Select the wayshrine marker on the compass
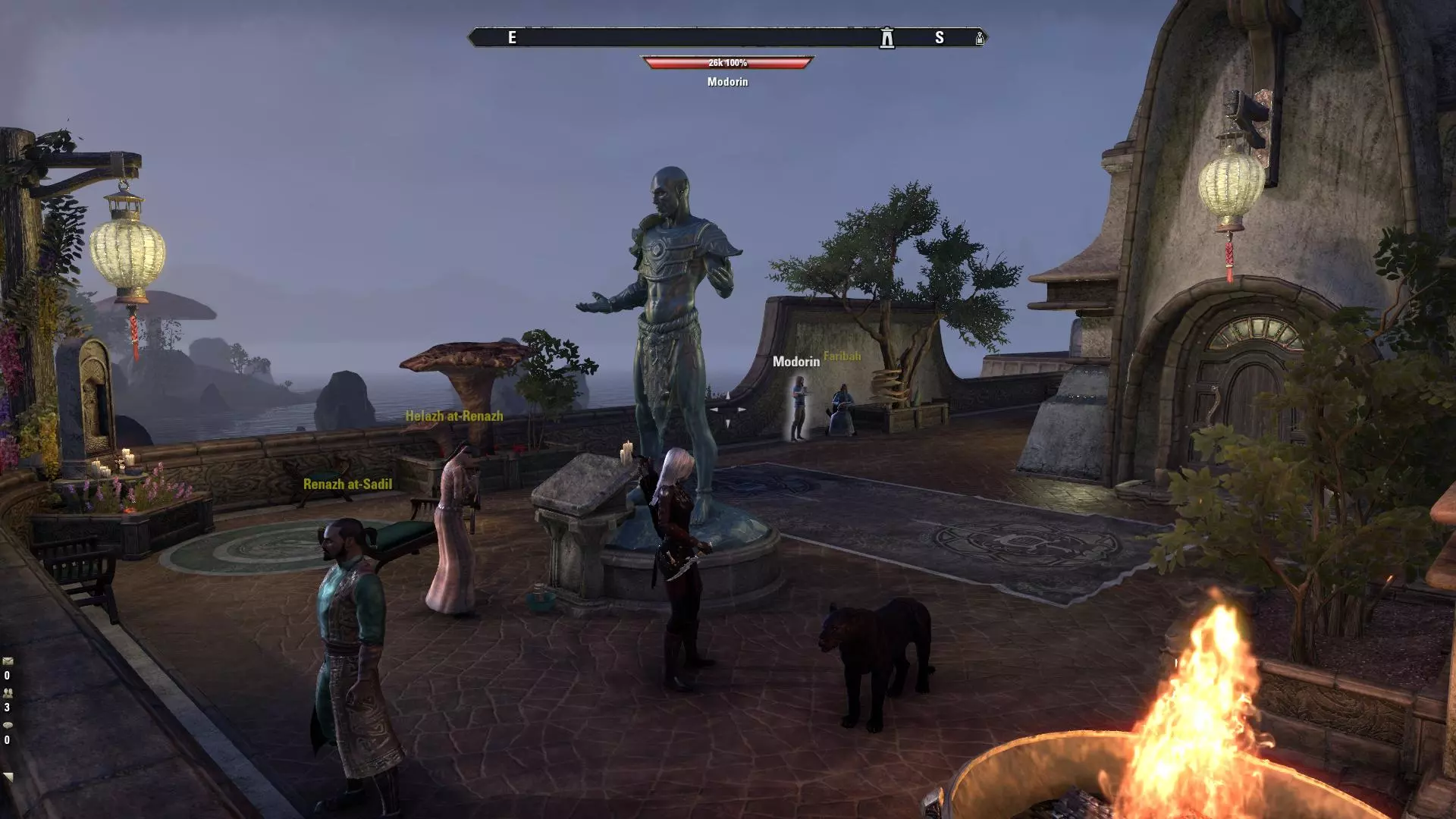Viewport: 1456px width, 819px height. pyautogui.click(x=886, y=38)
